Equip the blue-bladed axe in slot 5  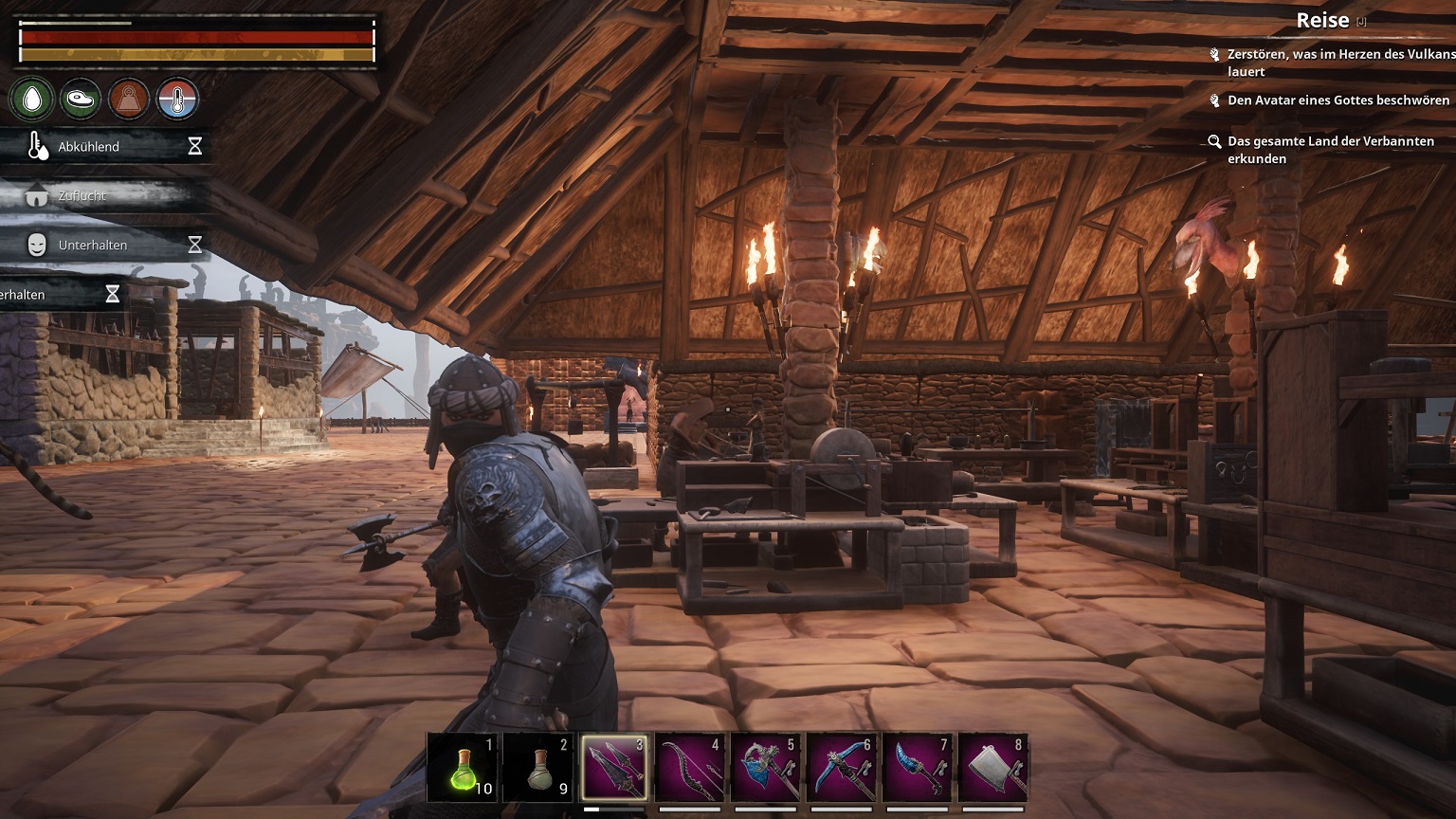click(766, 768)
